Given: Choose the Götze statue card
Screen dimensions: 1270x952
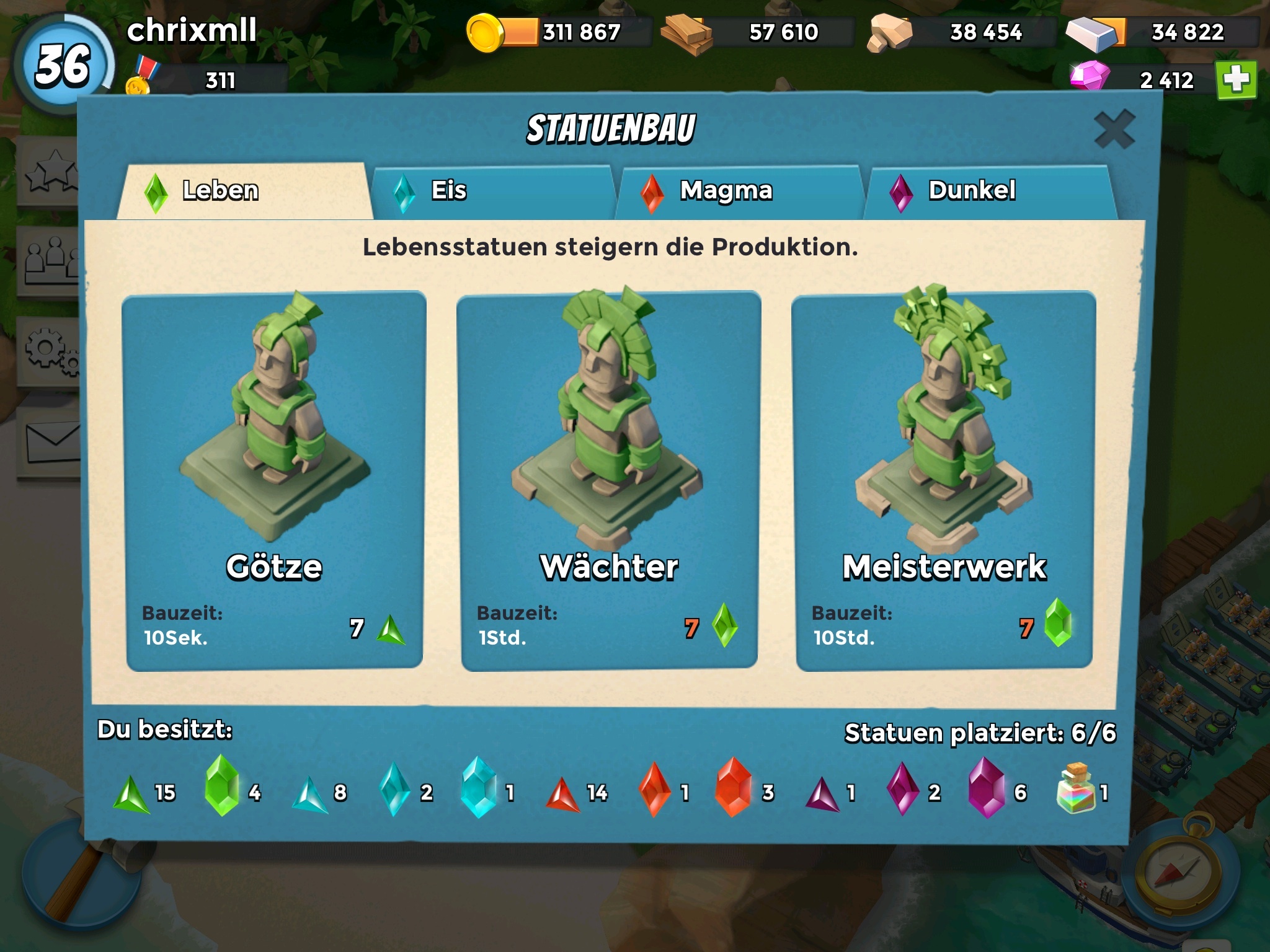Looking at the screenshot, I should click(274, 481).
